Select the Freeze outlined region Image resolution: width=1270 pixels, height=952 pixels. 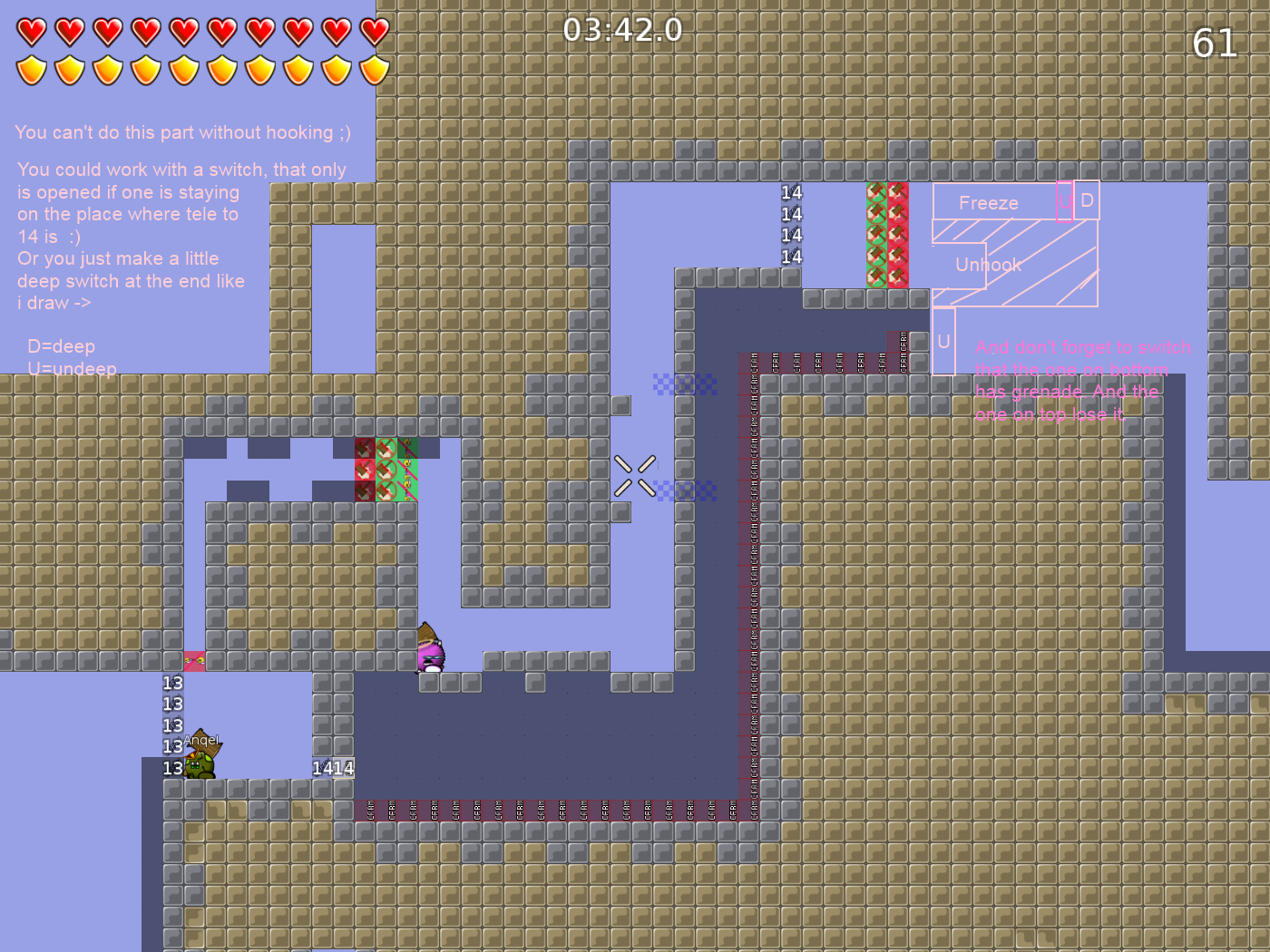[x=989, y=202]
